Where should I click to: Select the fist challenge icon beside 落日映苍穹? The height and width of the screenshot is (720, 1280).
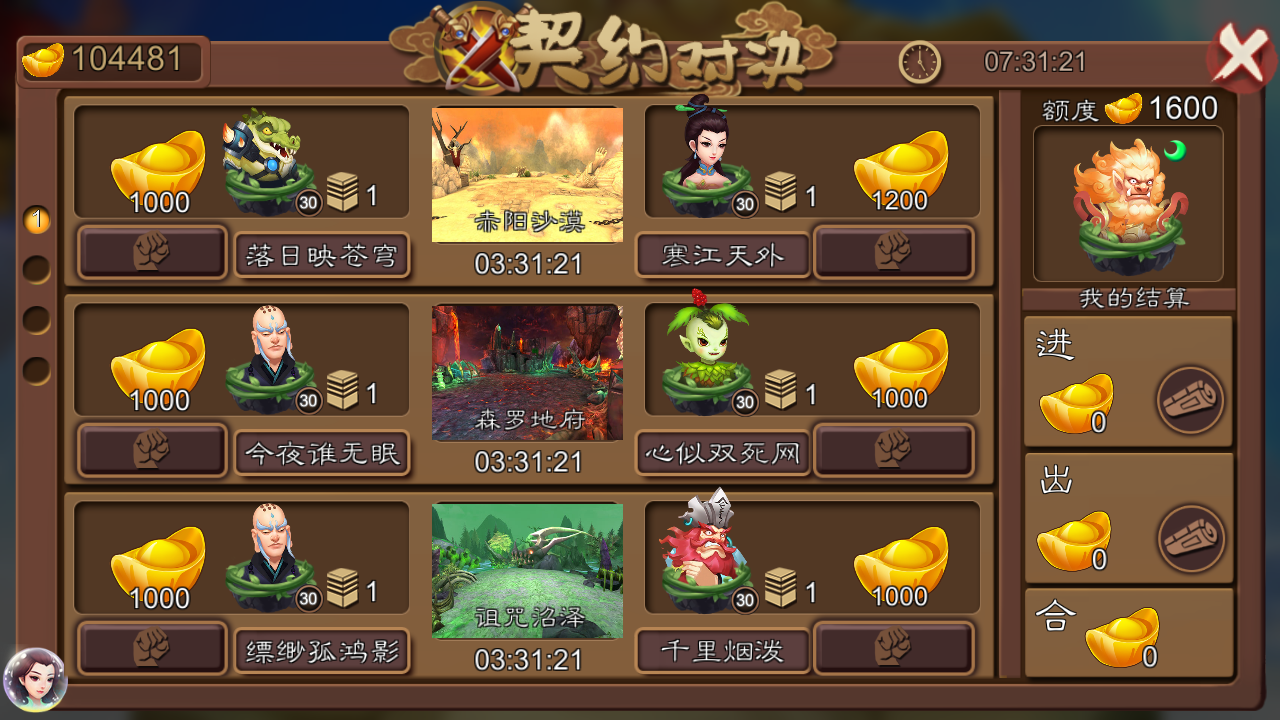click(x=152, y=253)
